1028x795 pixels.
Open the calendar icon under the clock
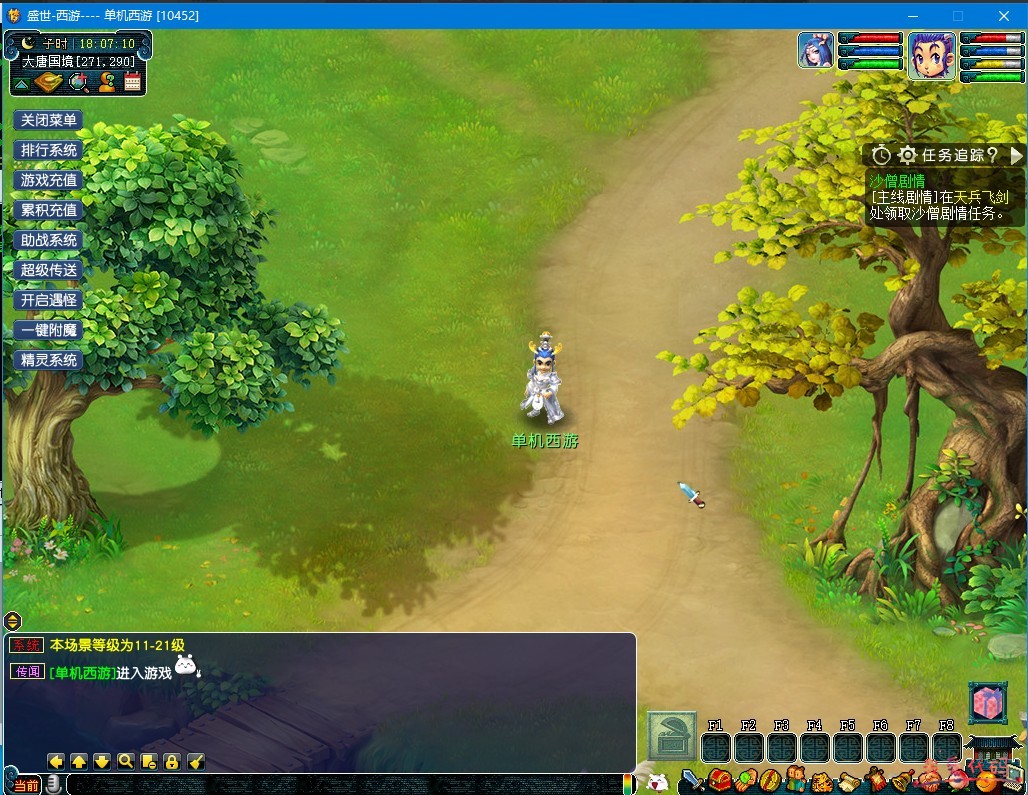click(x=132, y=83)
